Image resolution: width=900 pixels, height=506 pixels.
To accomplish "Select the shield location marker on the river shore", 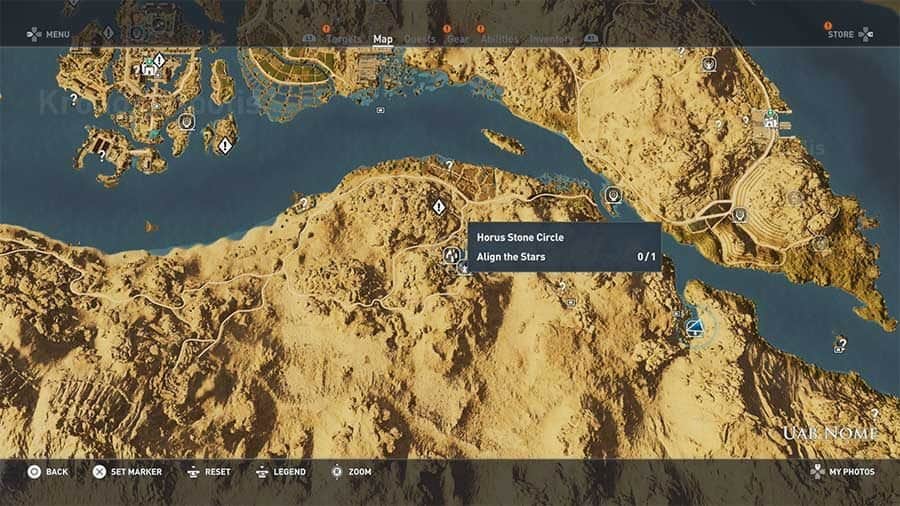I will pyautogui.click(x=613, y=195).
